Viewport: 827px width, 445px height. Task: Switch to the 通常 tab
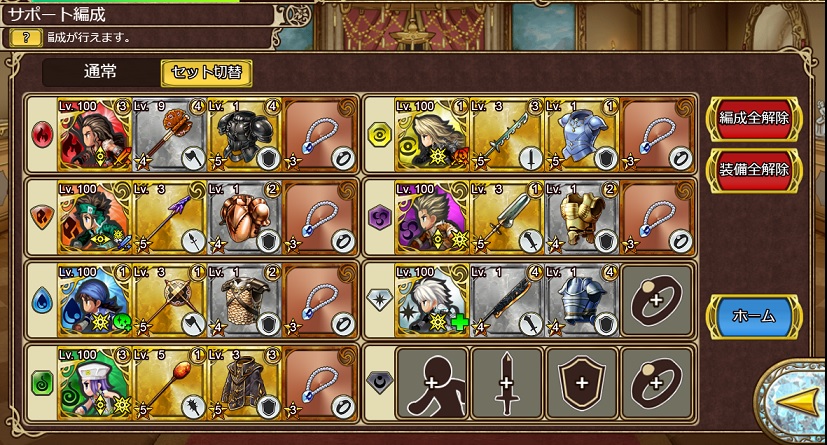tap(100, 72)
